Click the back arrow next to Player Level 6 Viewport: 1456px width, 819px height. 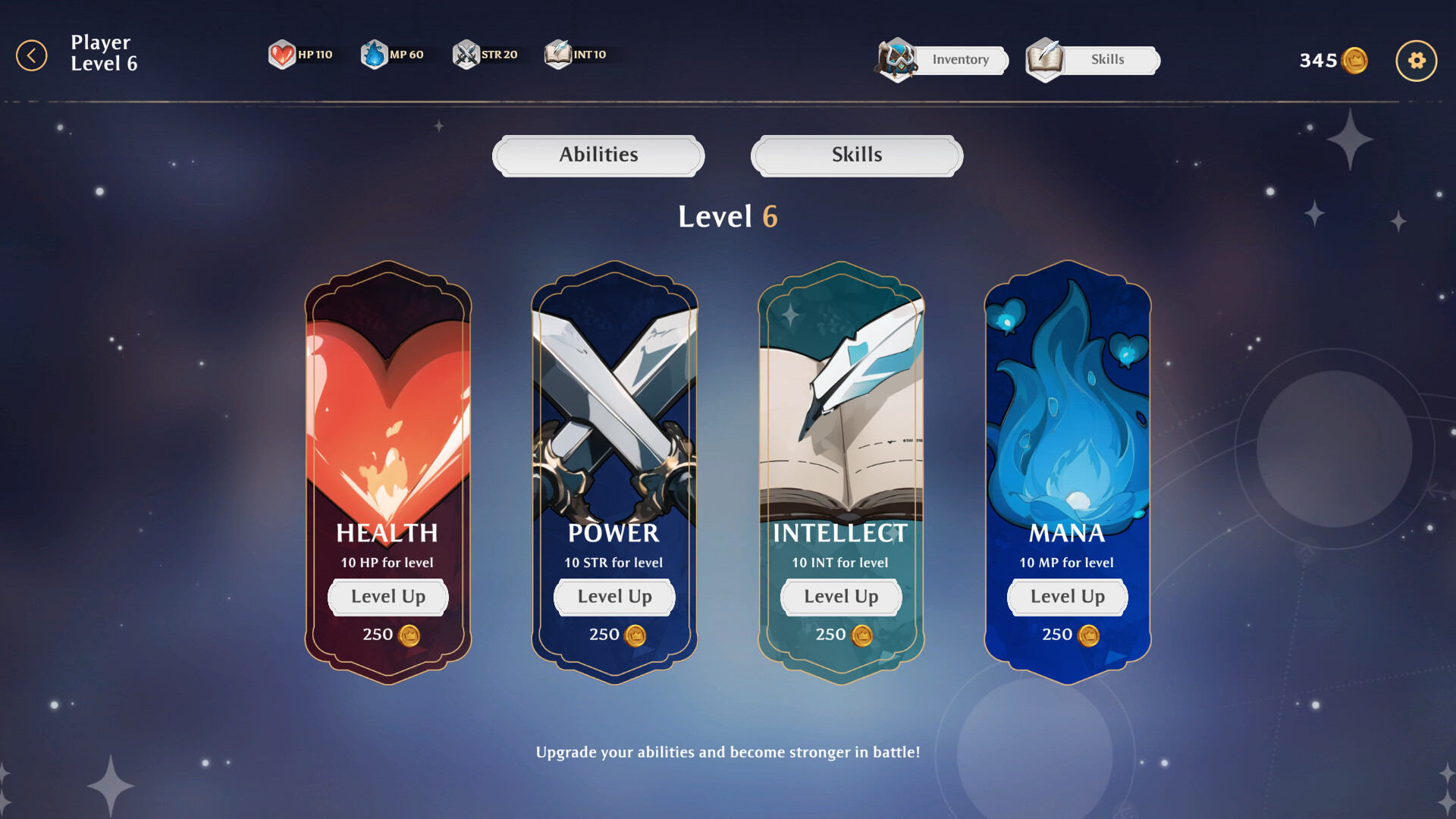coord(31,54)
